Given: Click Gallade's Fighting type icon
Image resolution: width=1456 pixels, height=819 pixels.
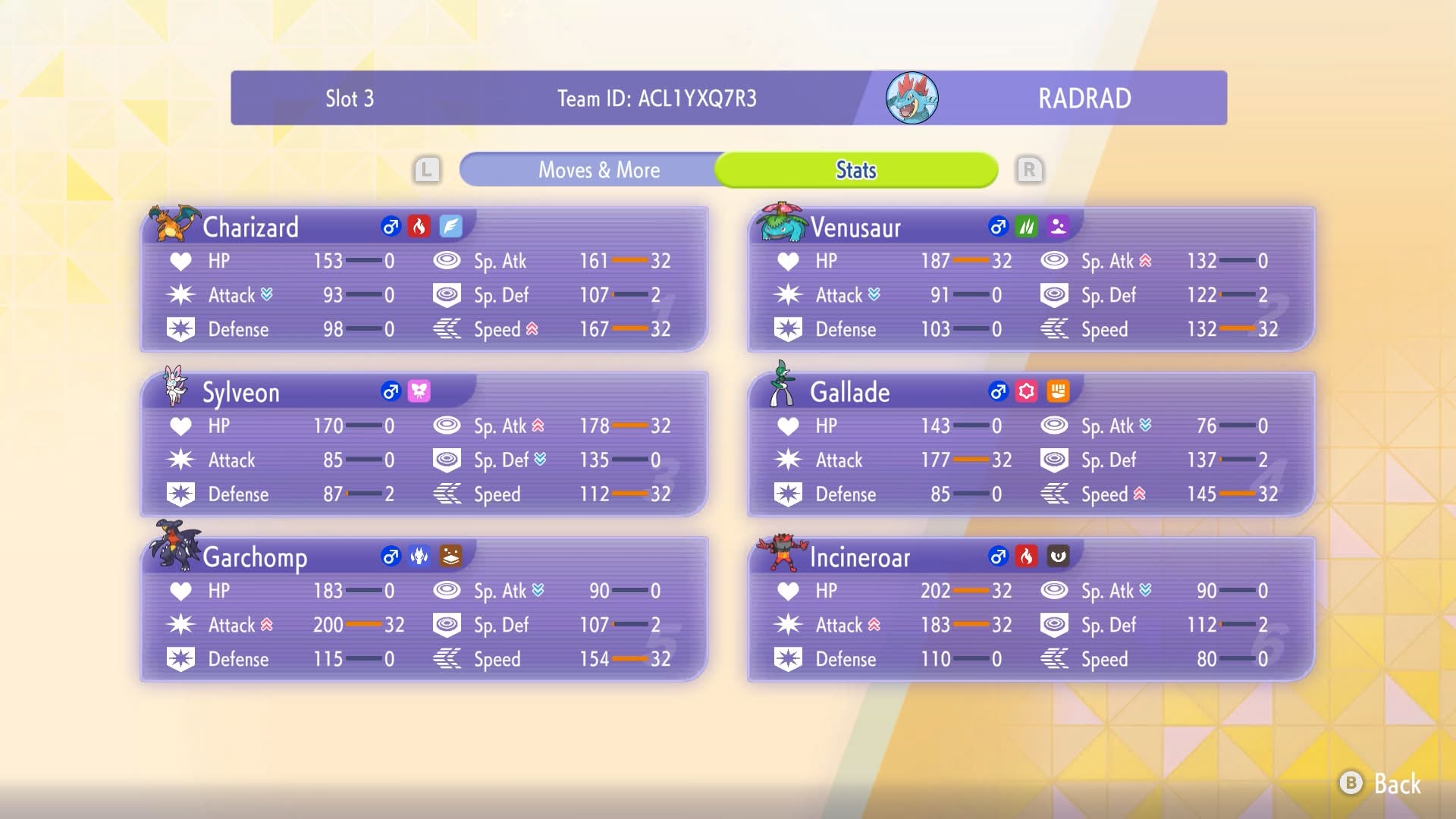Looking at the screenshot, I should coord(1059,392).
